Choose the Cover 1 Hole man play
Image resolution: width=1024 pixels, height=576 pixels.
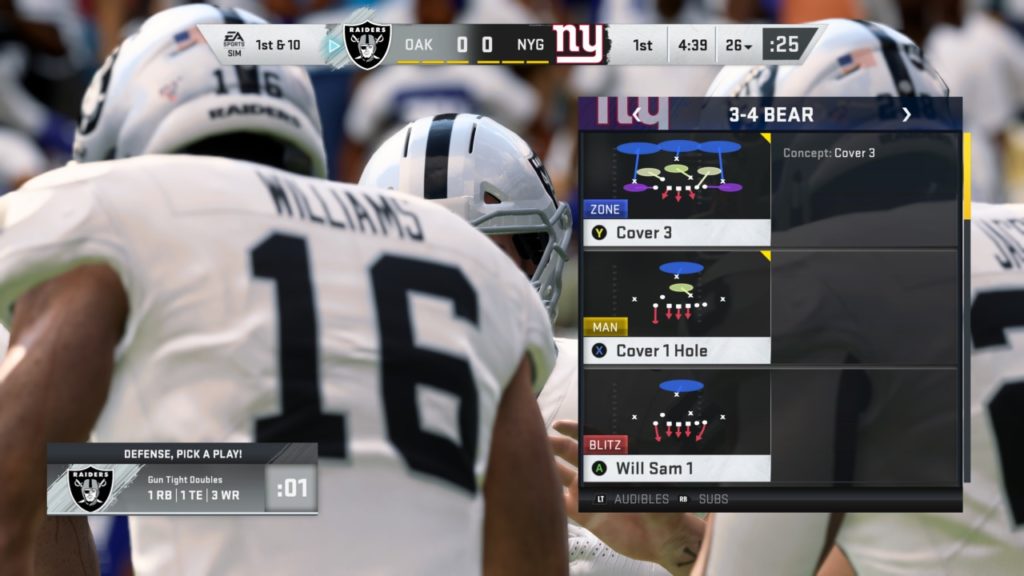click(677, 308)
